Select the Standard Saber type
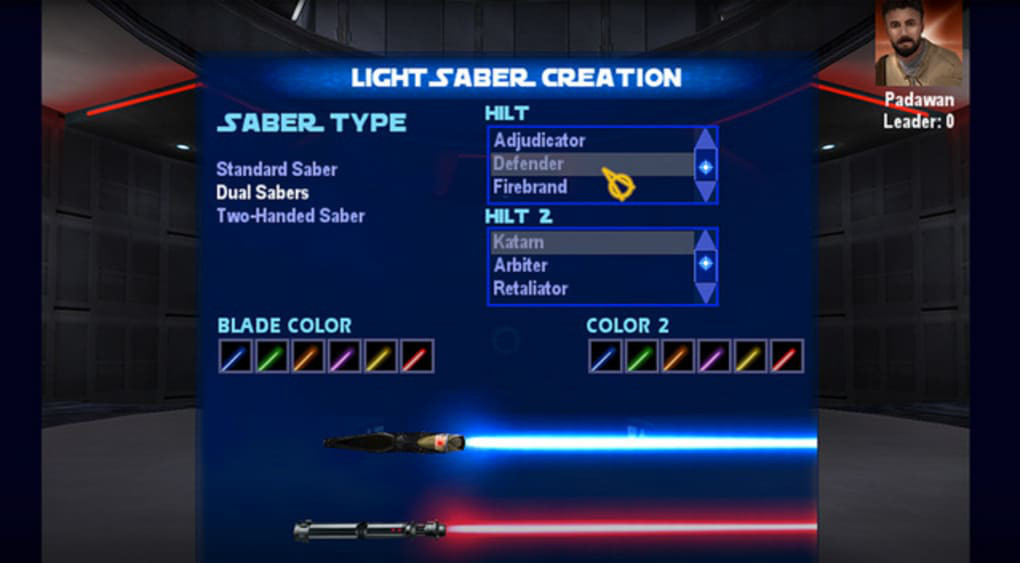Image resolution: width=1020 pixels, height=563 pixels. (x=276, y=169)
